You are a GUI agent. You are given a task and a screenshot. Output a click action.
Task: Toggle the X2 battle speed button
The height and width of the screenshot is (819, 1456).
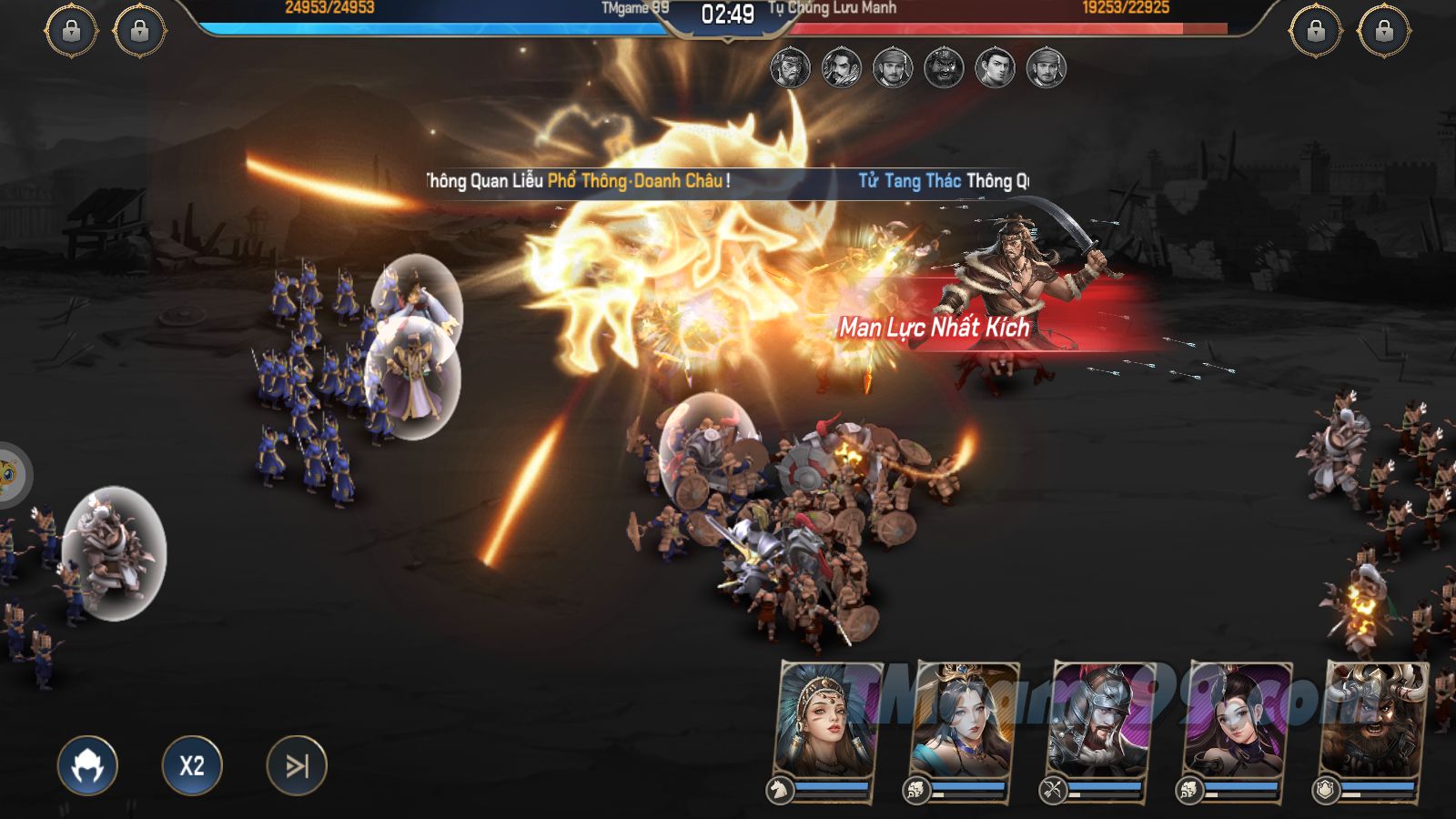coord(192,765)
